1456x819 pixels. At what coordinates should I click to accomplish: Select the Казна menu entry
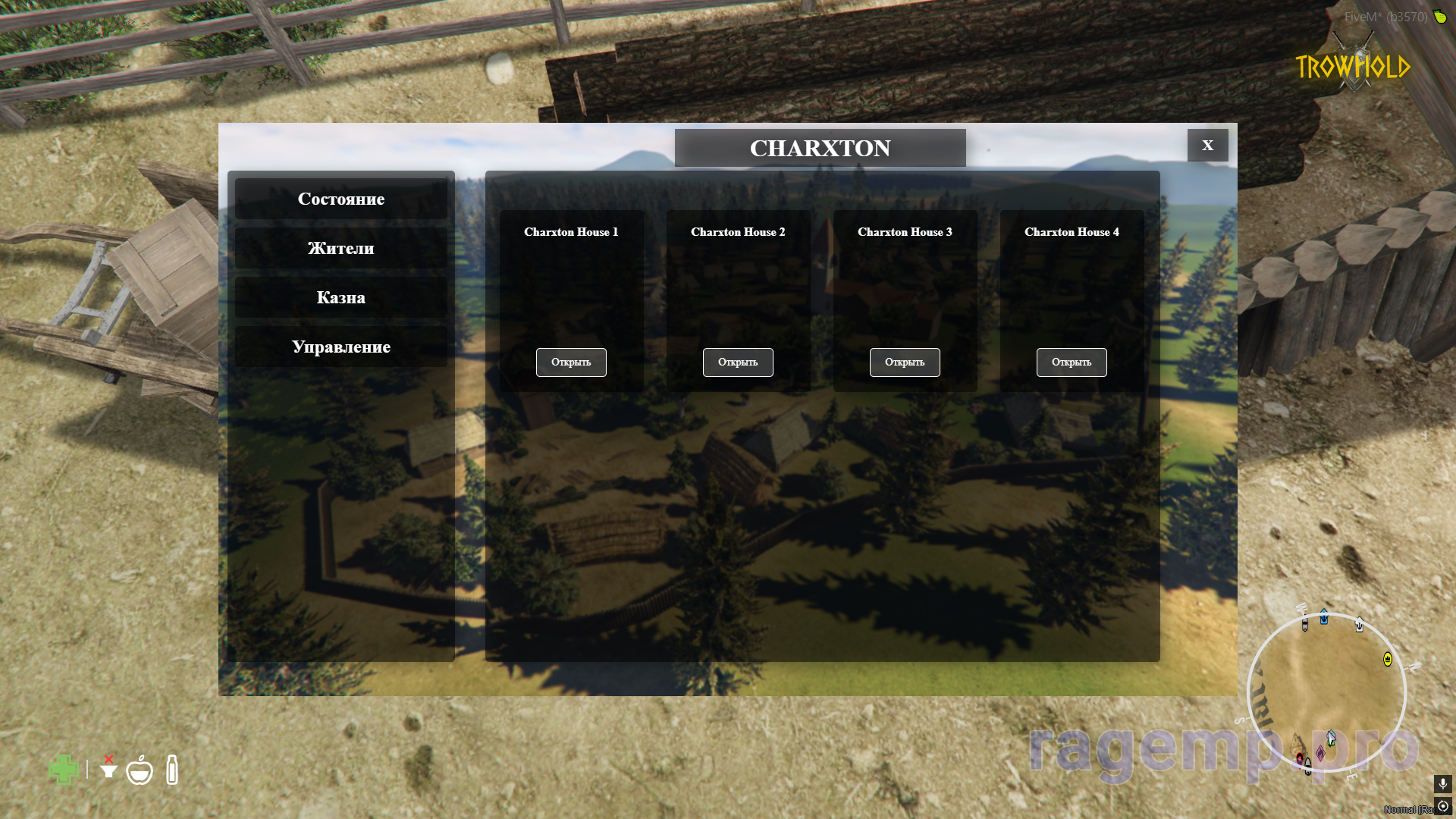tap(340, 297)
